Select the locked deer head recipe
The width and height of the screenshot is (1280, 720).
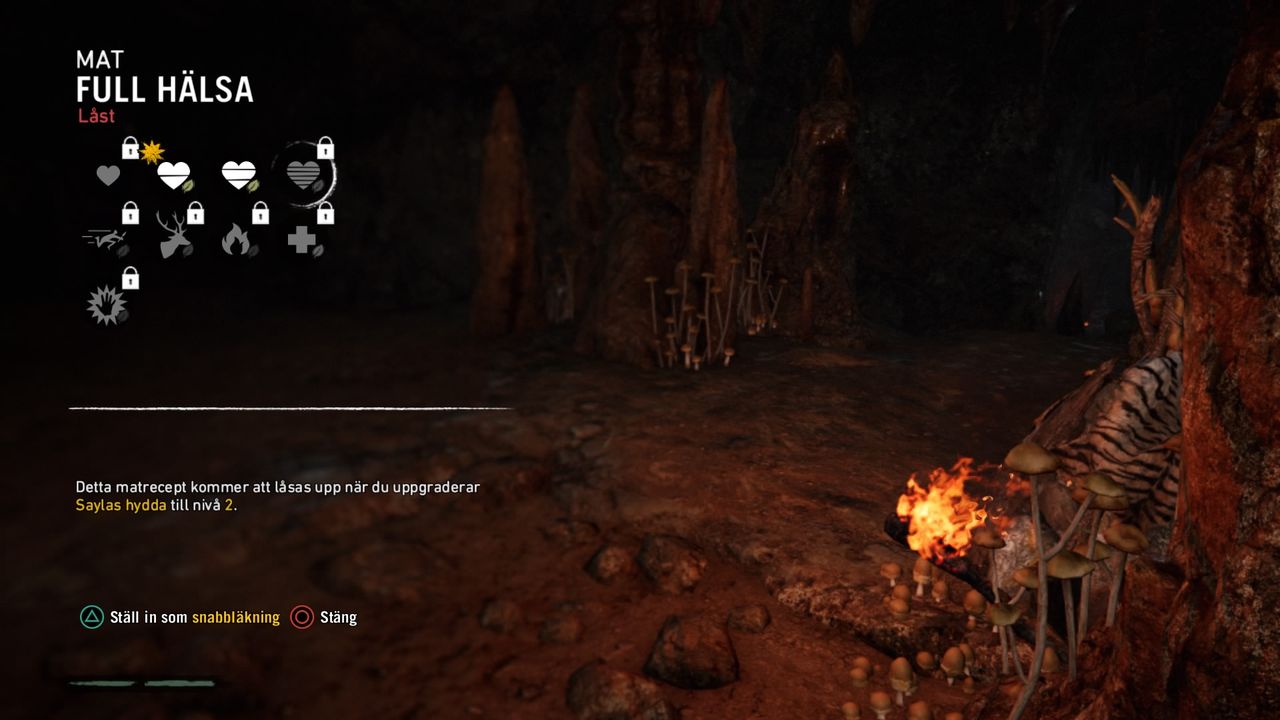click(x=173, y=237)
